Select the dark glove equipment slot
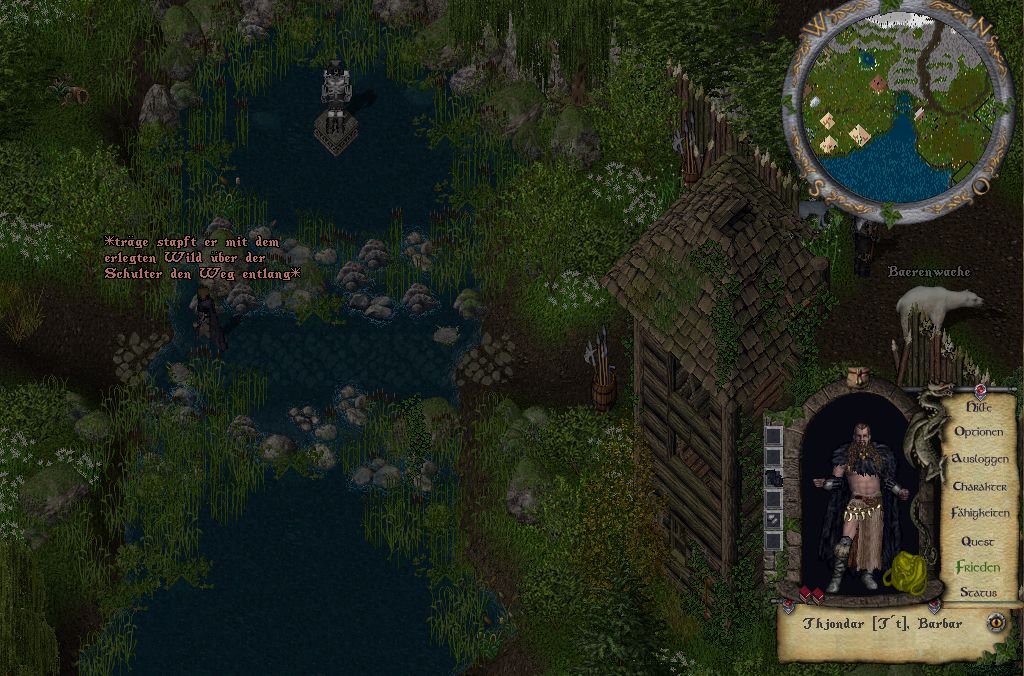The height and width of the screenshot is (676, 1024). tap(773, 479)
